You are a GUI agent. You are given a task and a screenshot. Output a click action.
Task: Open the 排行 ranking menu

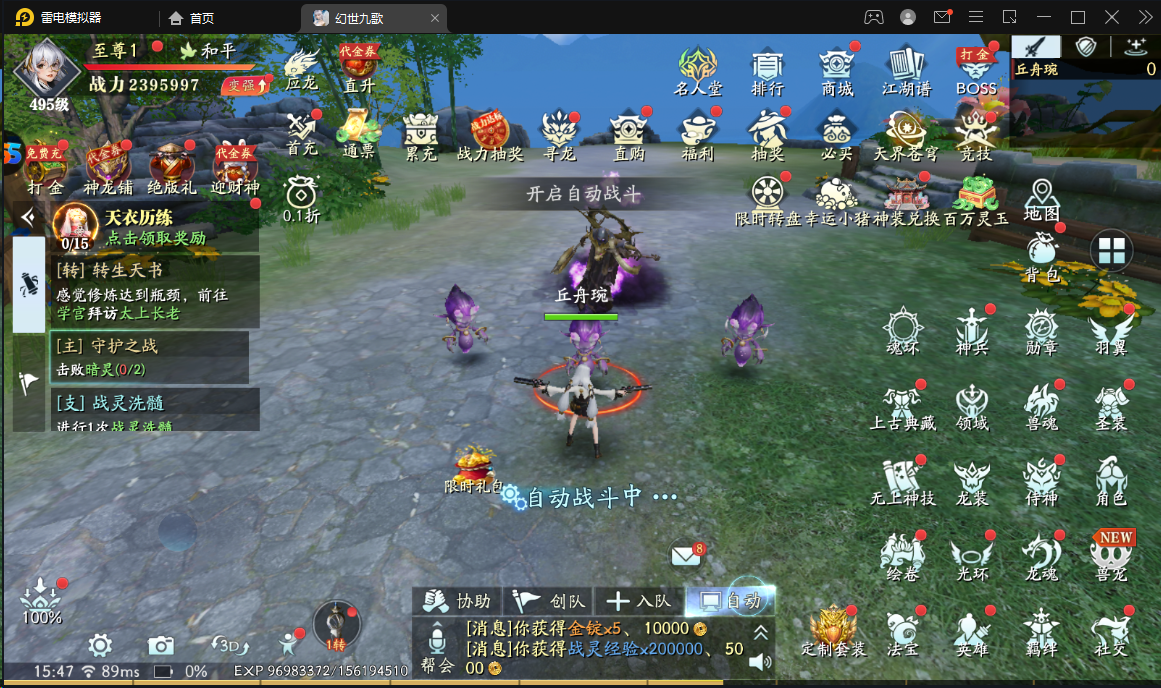pos(767,70)
